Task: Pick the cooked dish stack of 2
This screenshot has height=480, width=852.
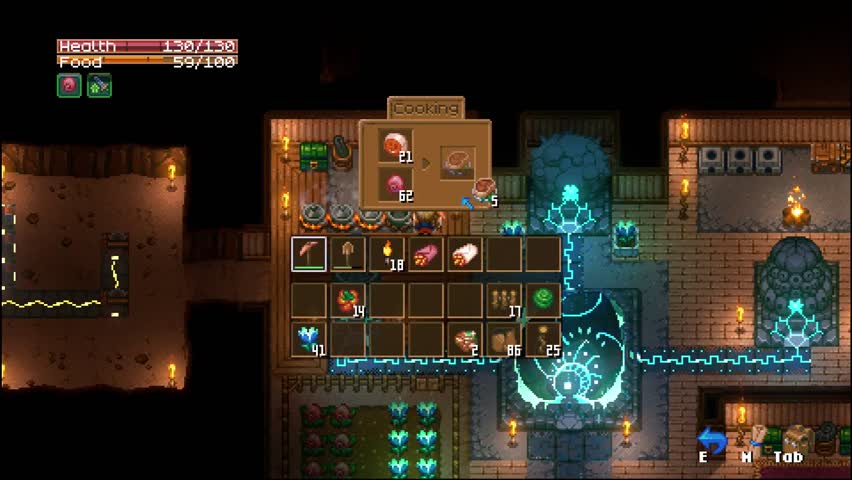Action: (x=465, y=339)
